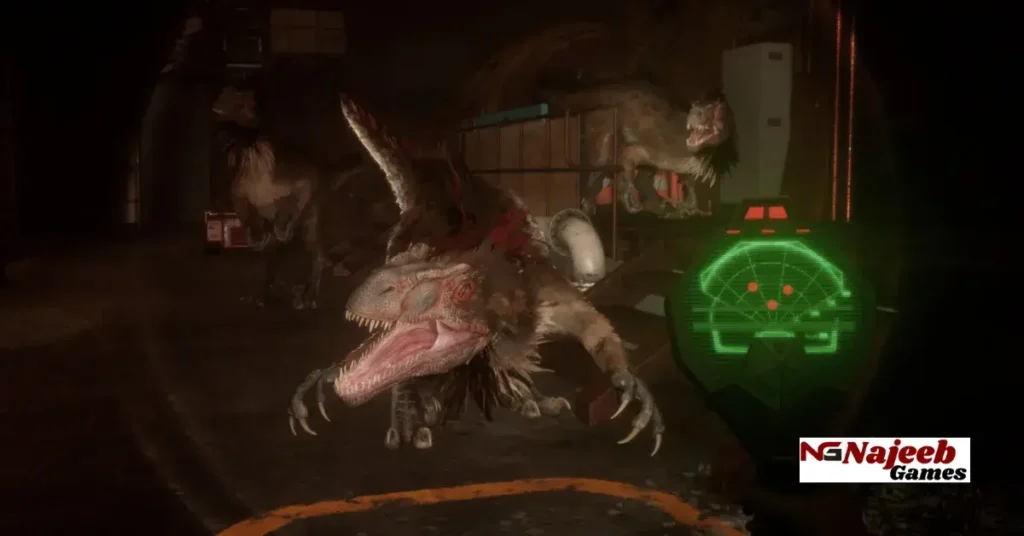Open the Najeeb Games watermark logo
1024x536 pixels.
coord(884,459)
